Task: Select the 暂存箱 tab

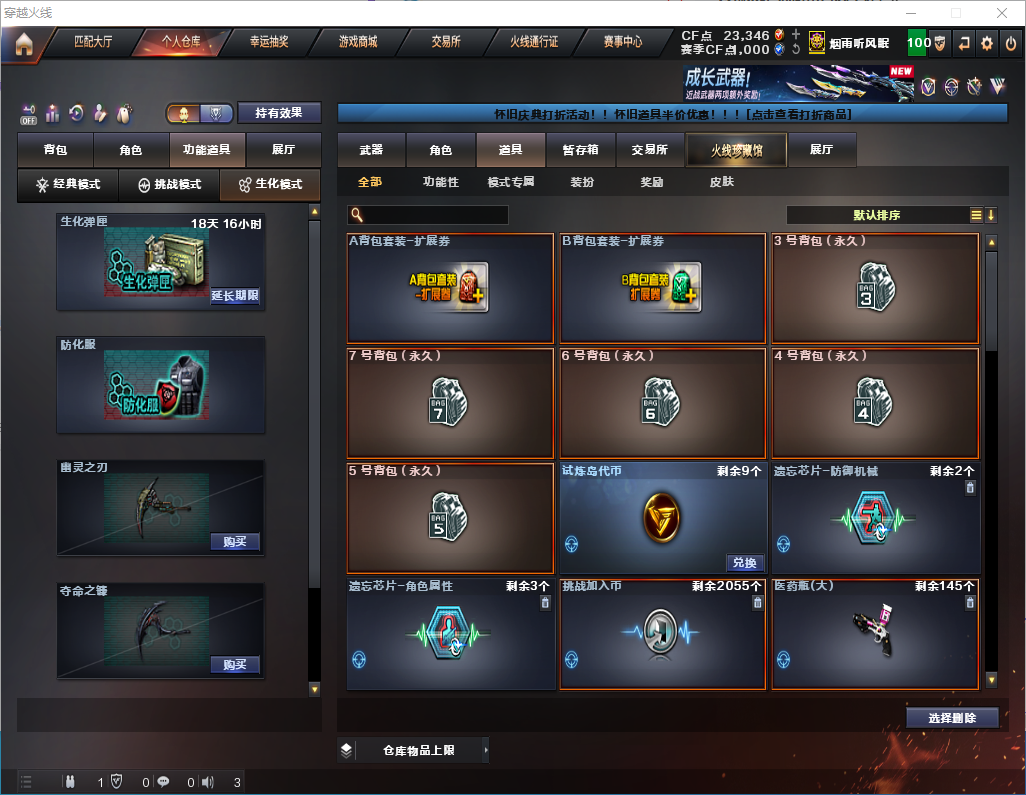Action: [580, 150]
